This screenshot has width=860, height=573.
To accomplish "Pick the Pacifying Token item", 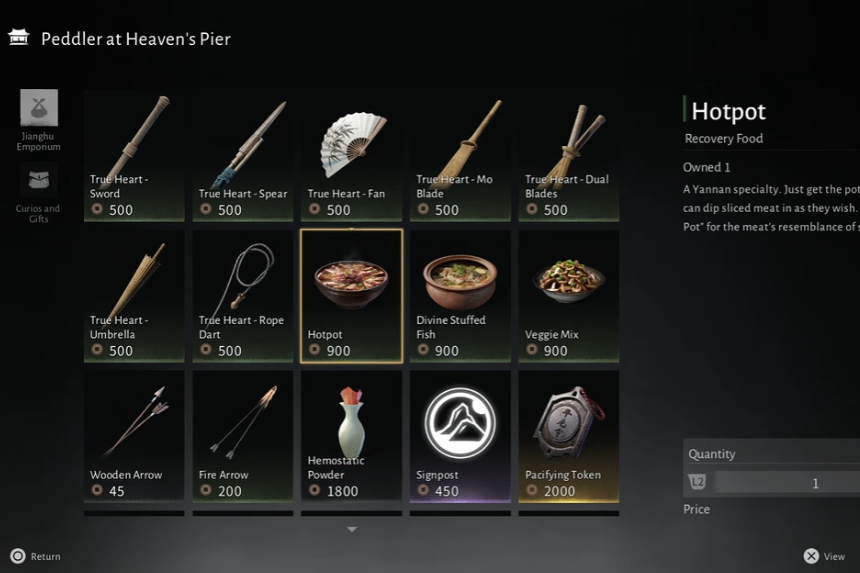I will [569, 436].
